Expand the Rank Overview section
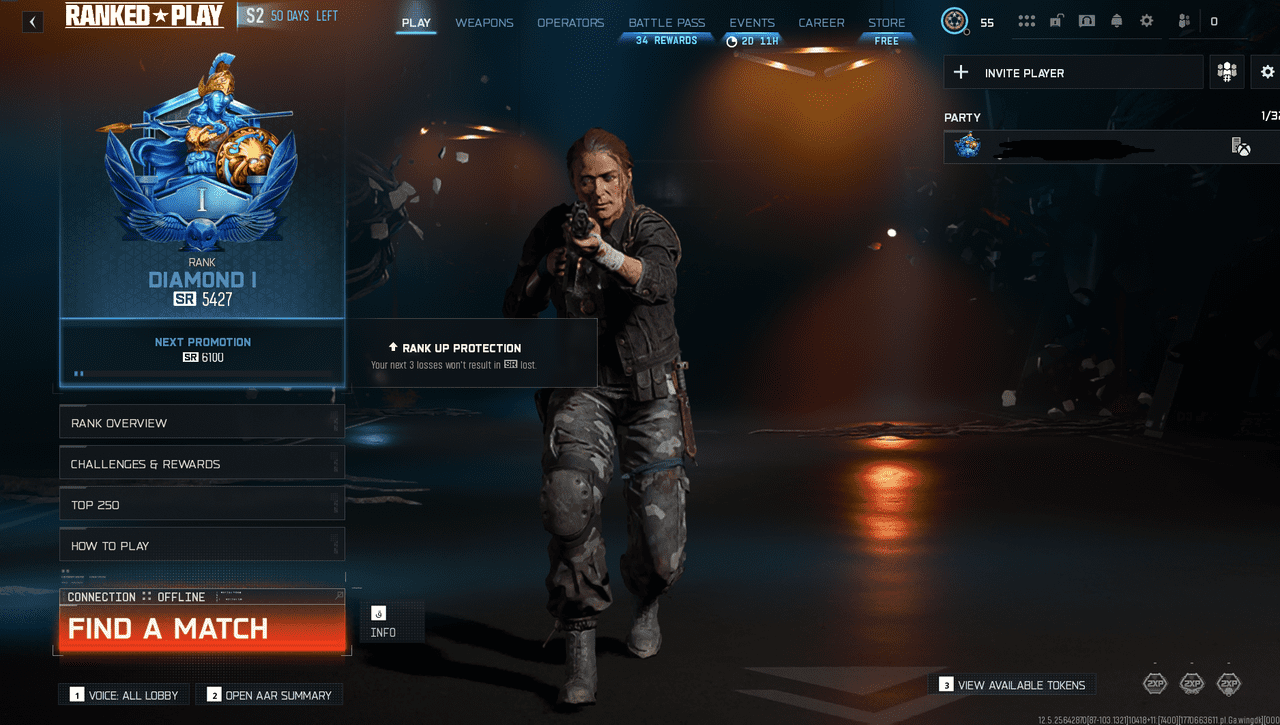Screen dimensions: 1280x725 [x=201, y=421]
